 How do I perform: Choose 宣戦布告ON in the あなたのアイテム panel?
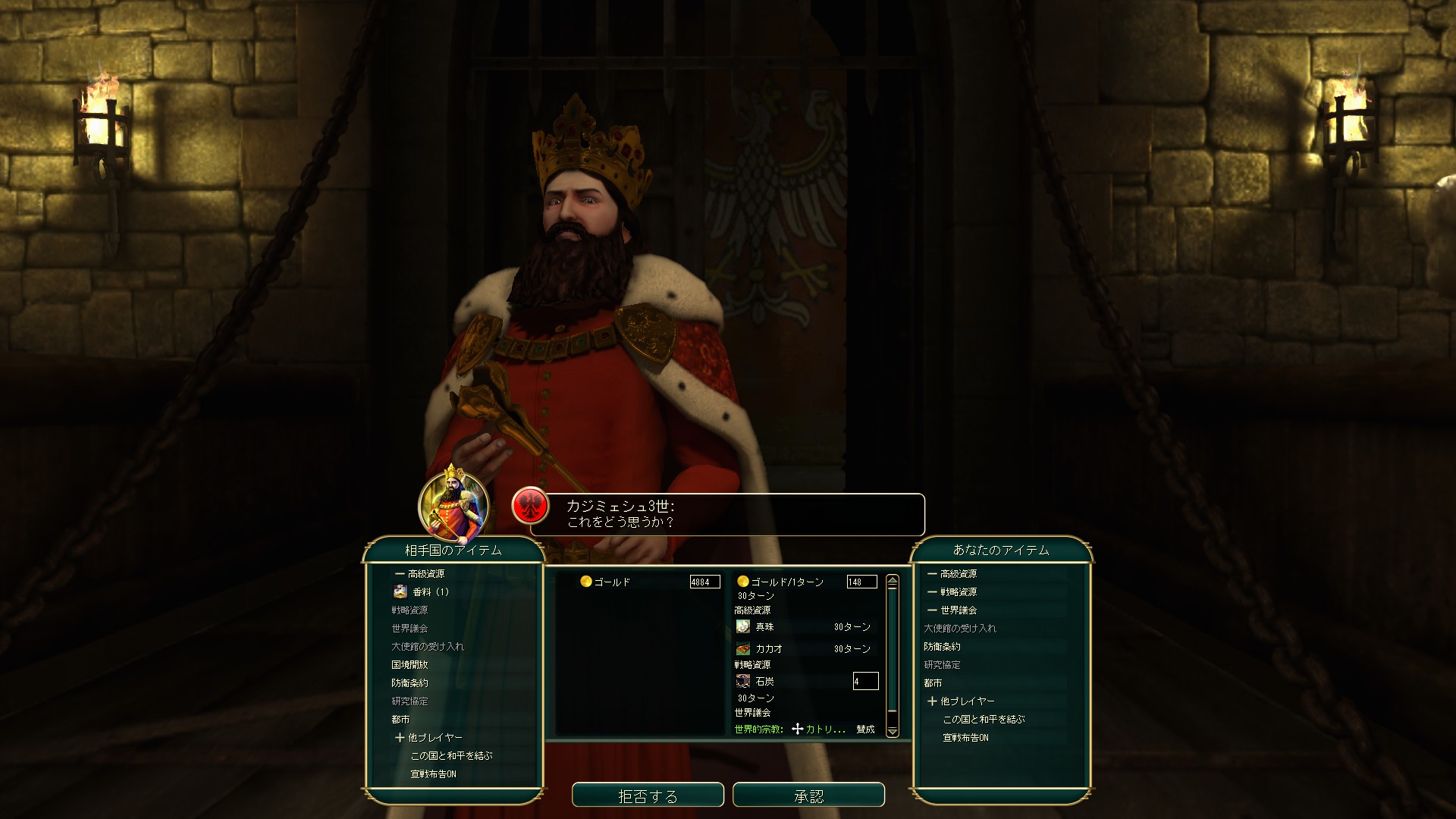tap(965, 738)
